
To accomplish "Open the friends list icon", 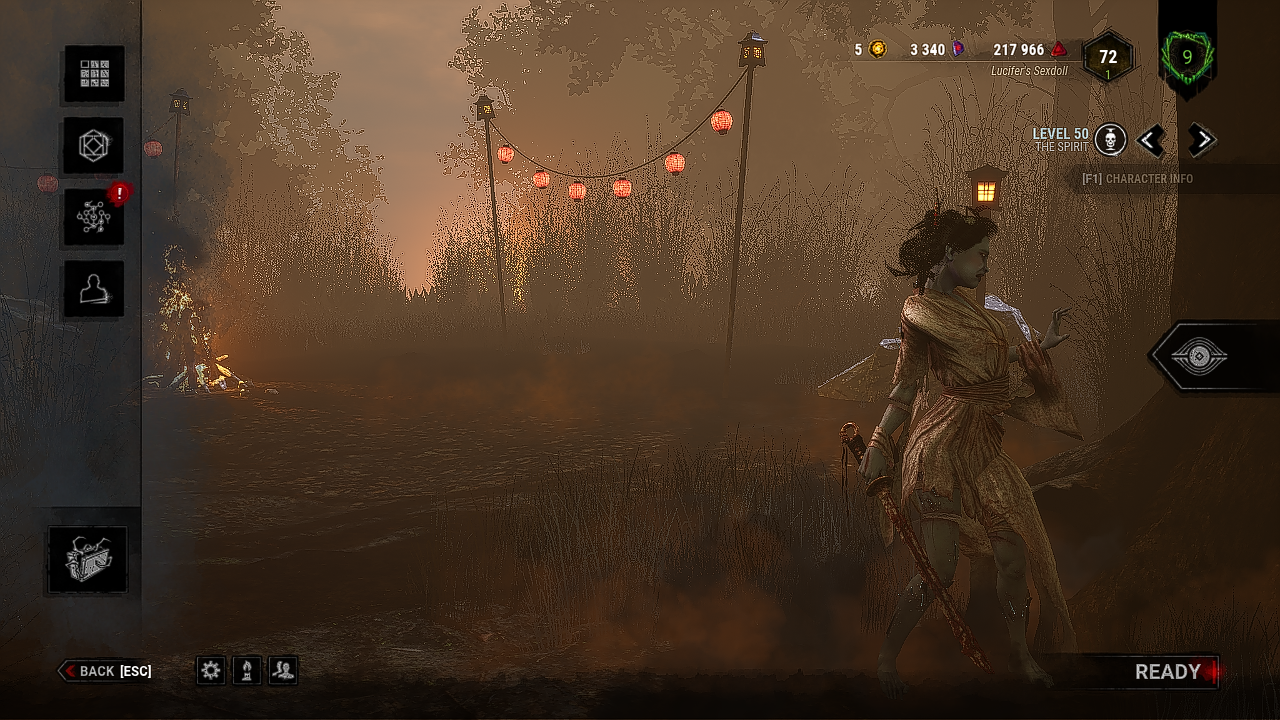I will (x=283, y=670).
